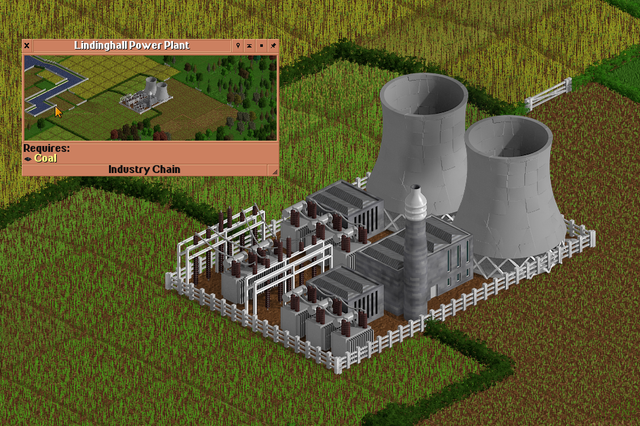Open the Industry Chain view

144,170
